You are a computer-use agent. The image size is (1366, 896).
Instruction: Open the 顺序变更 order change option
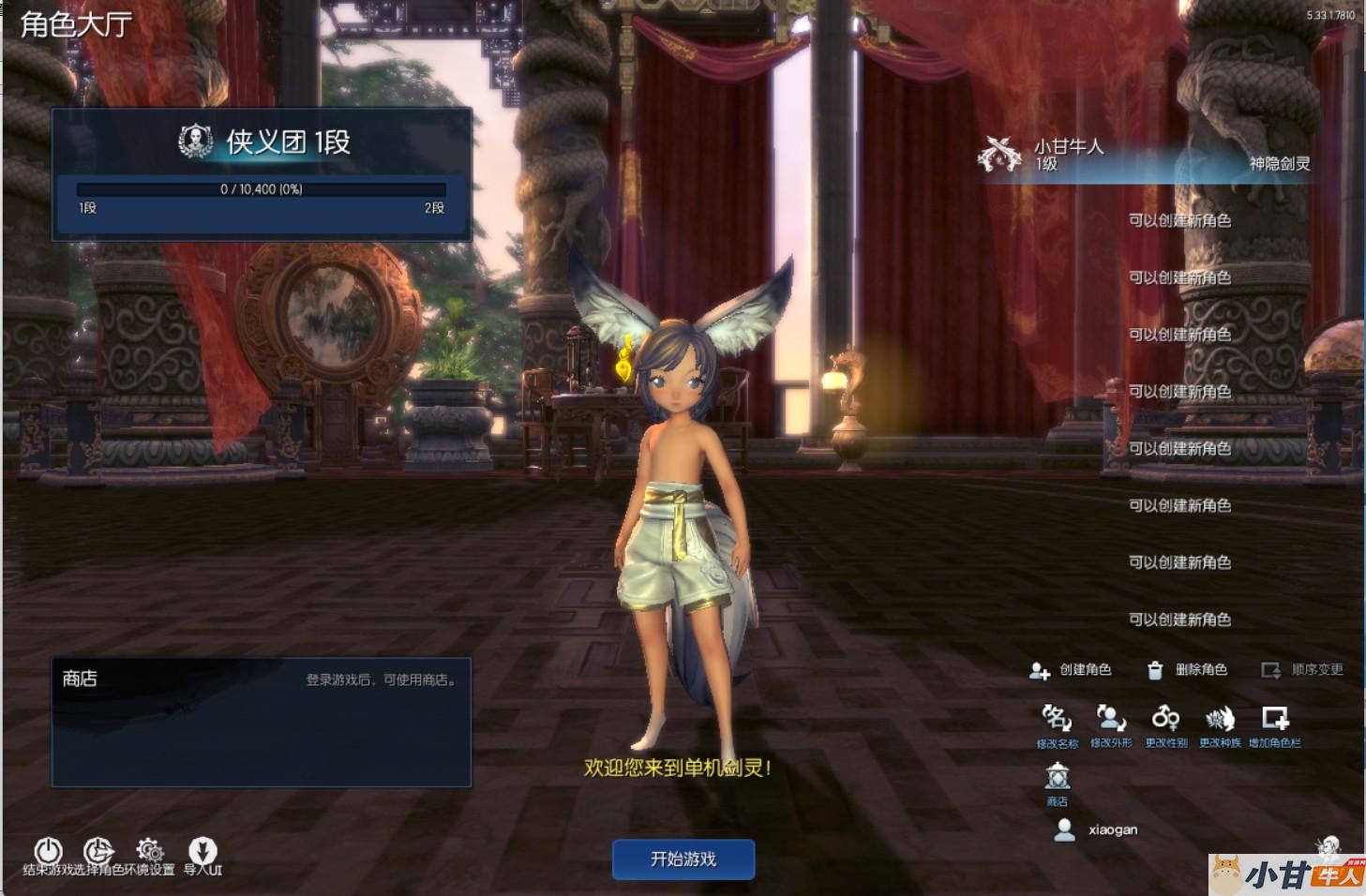tap(1302, 669)
